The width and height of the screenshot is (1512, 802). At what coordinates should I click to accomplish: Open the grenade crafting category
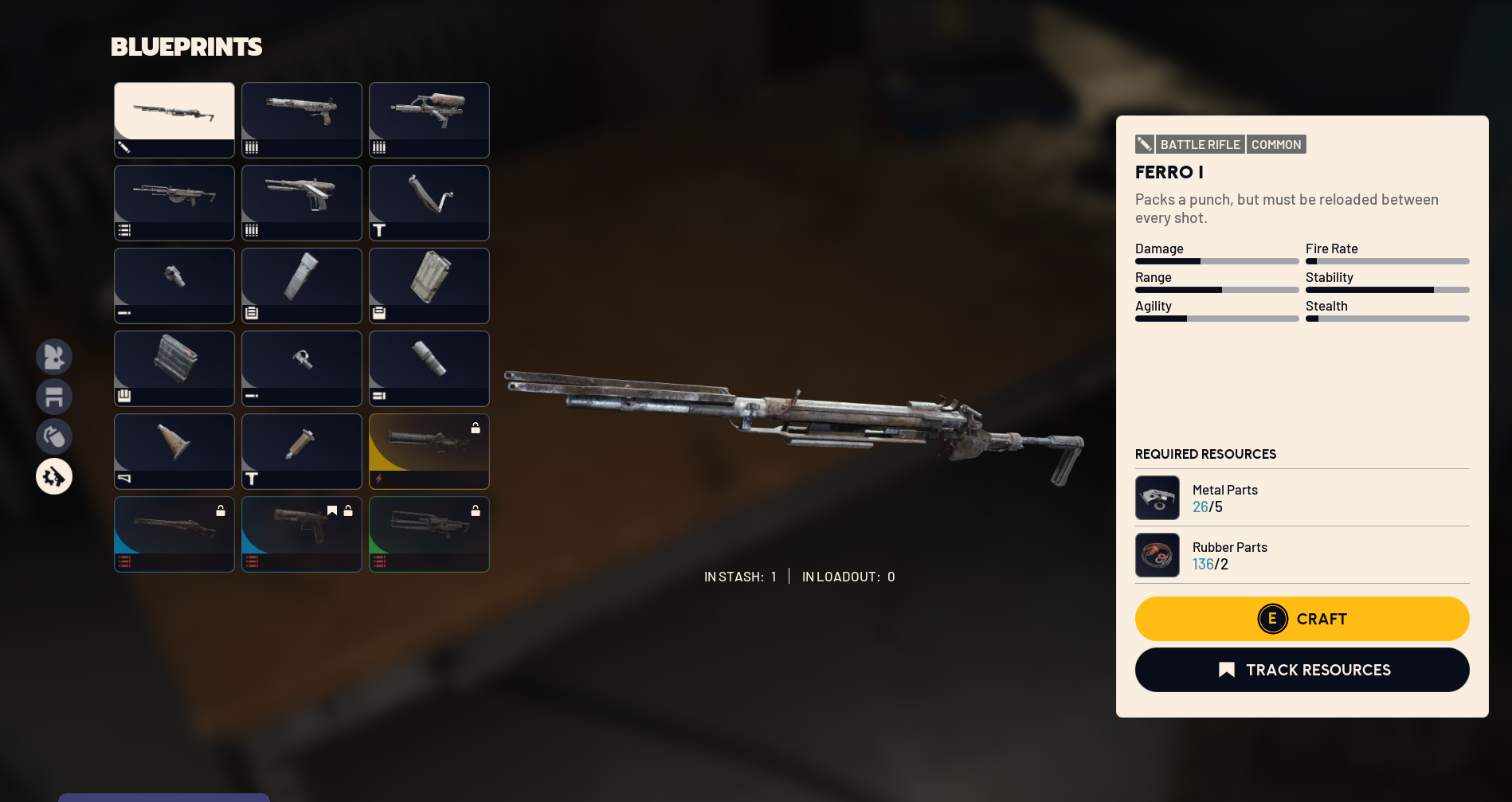[54, 436]
